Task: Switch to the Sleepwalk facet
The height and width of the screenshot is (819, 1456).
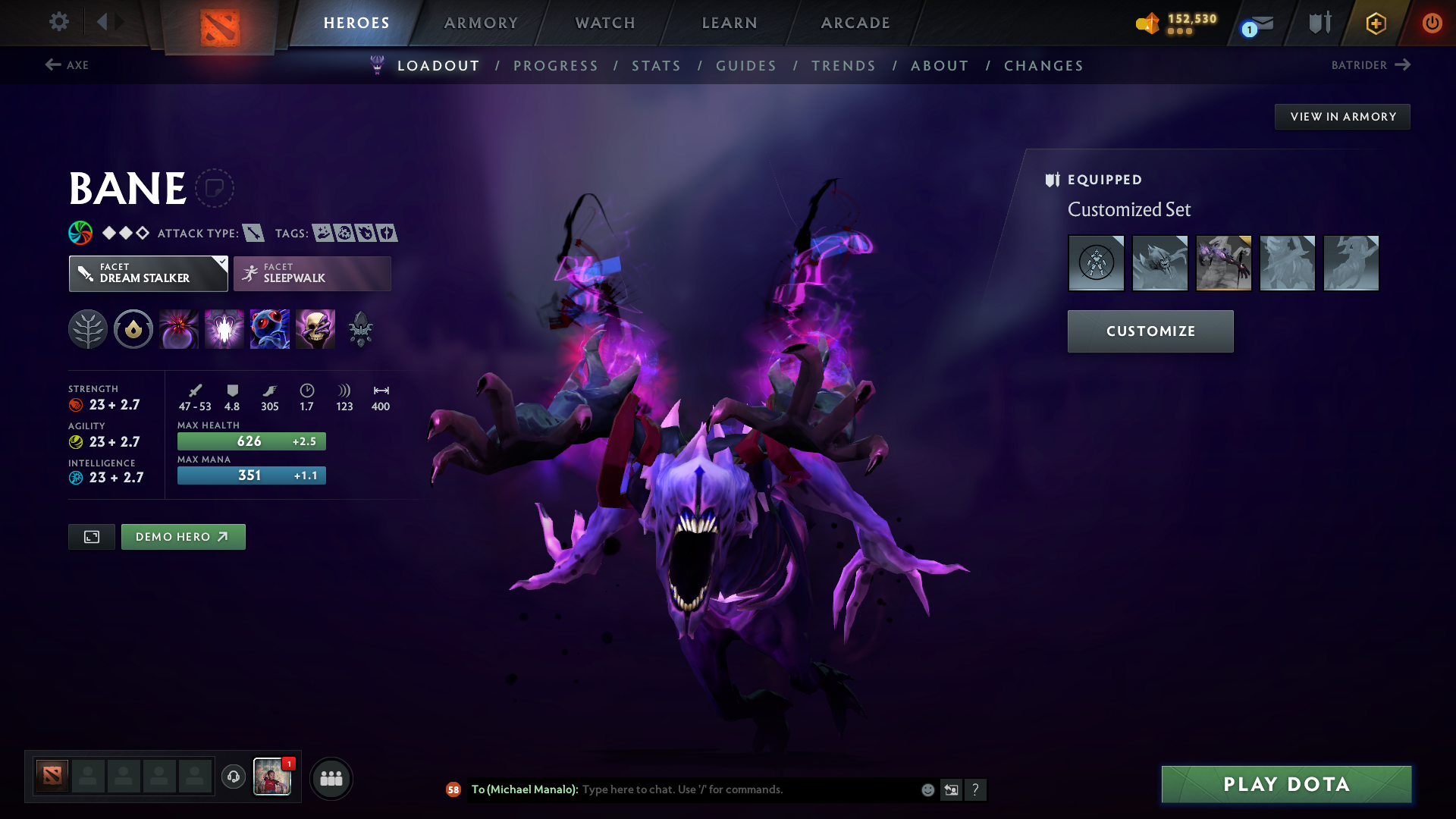Action: 312,273
